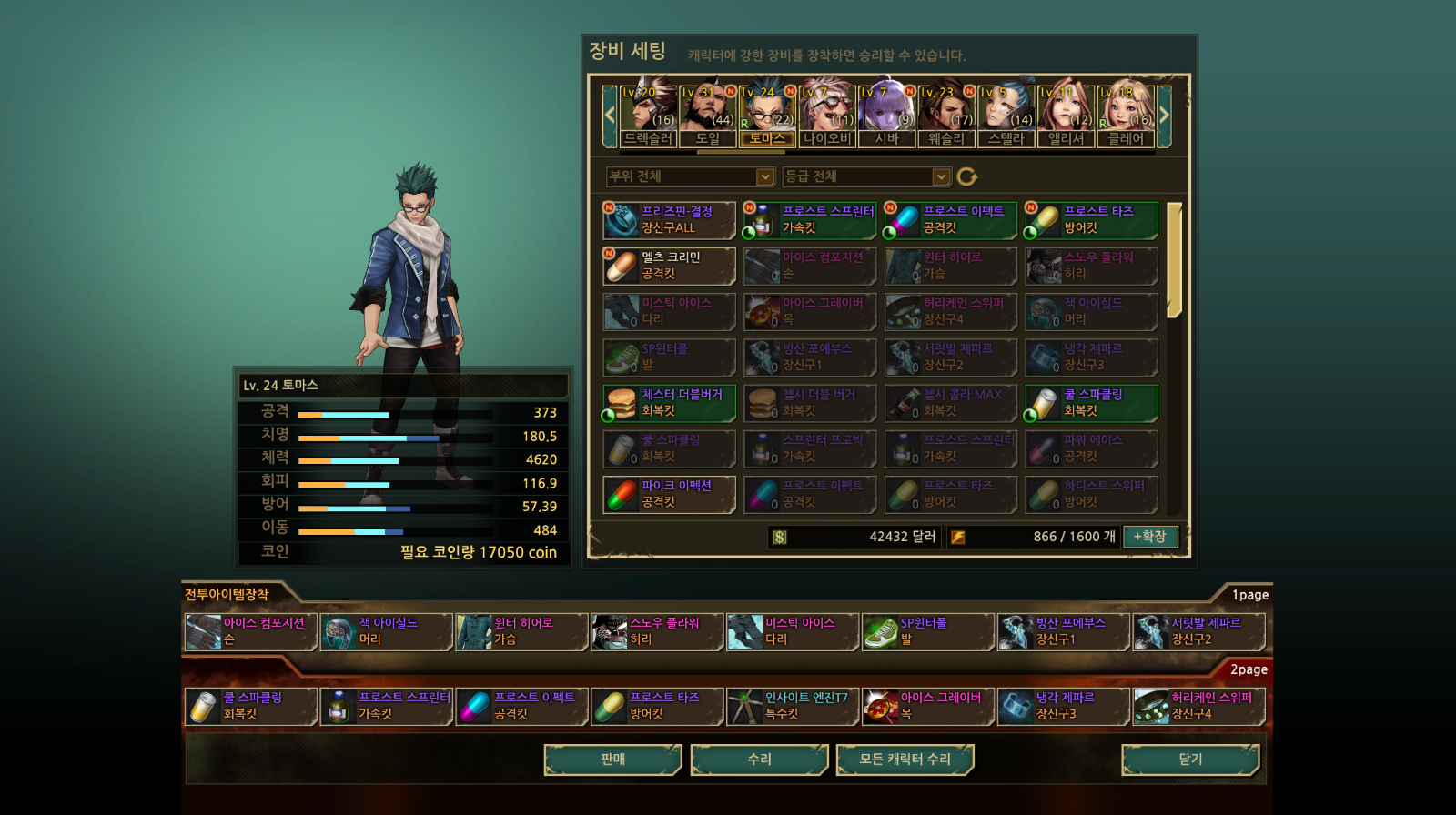Select equipped 인사이트 엔진T7 special kit slot
Screen dimensions: 1456x815
point(792,706)
